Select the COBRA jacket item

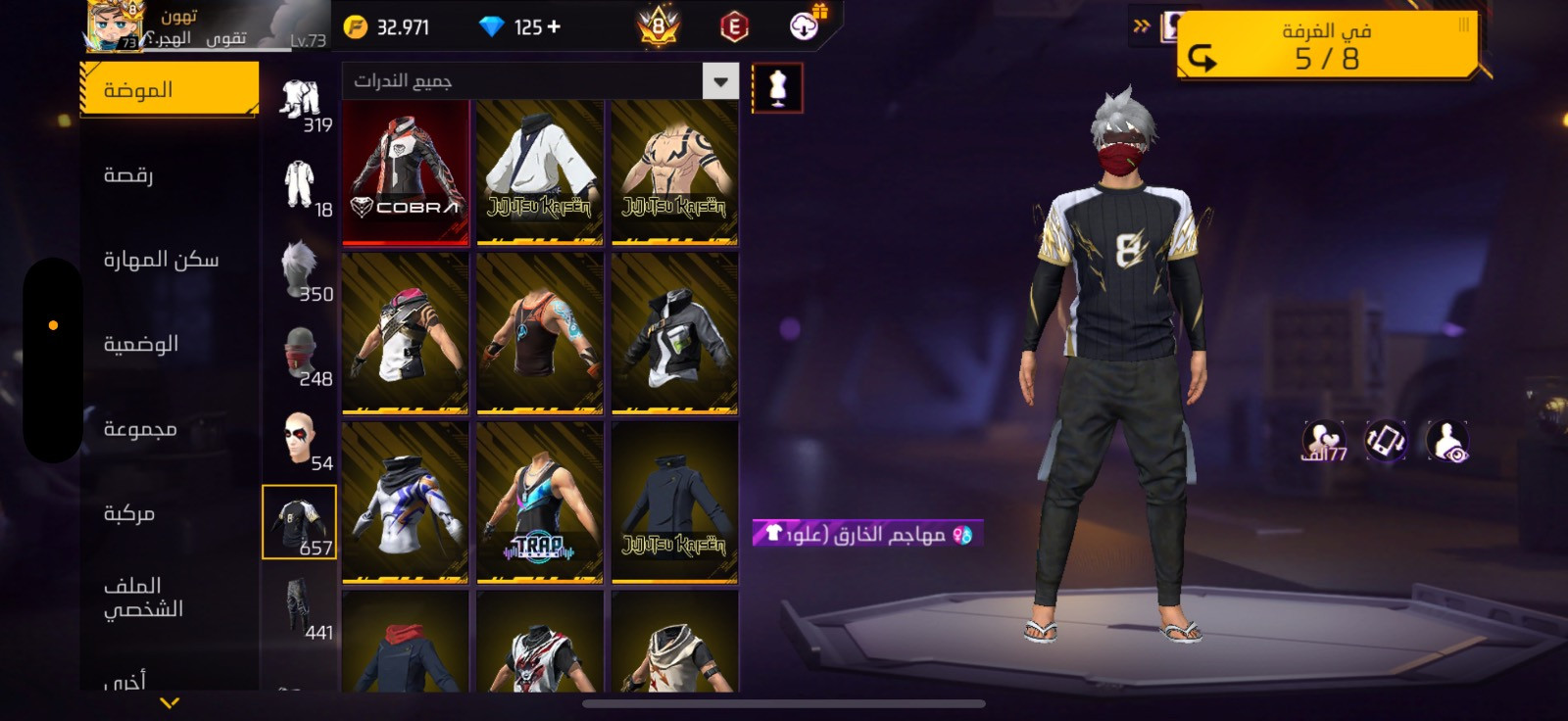[x=405, y=172]
